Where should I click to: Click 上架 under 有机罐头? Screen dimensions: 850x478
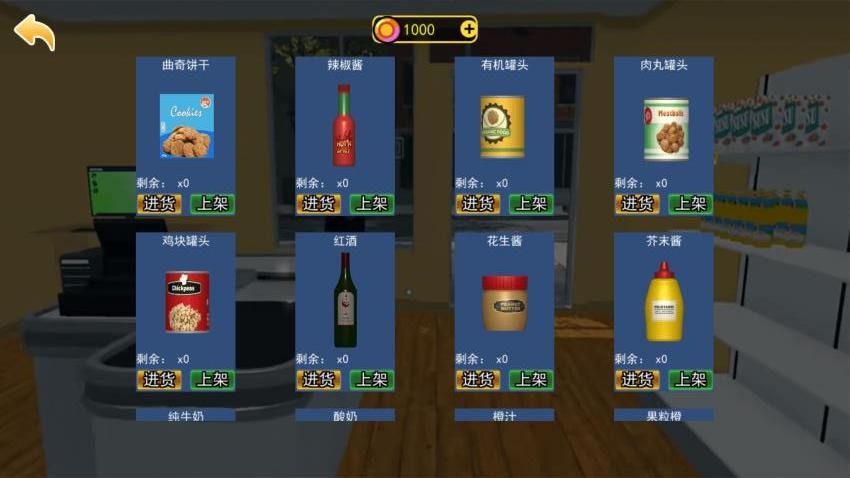coord(530,204)
